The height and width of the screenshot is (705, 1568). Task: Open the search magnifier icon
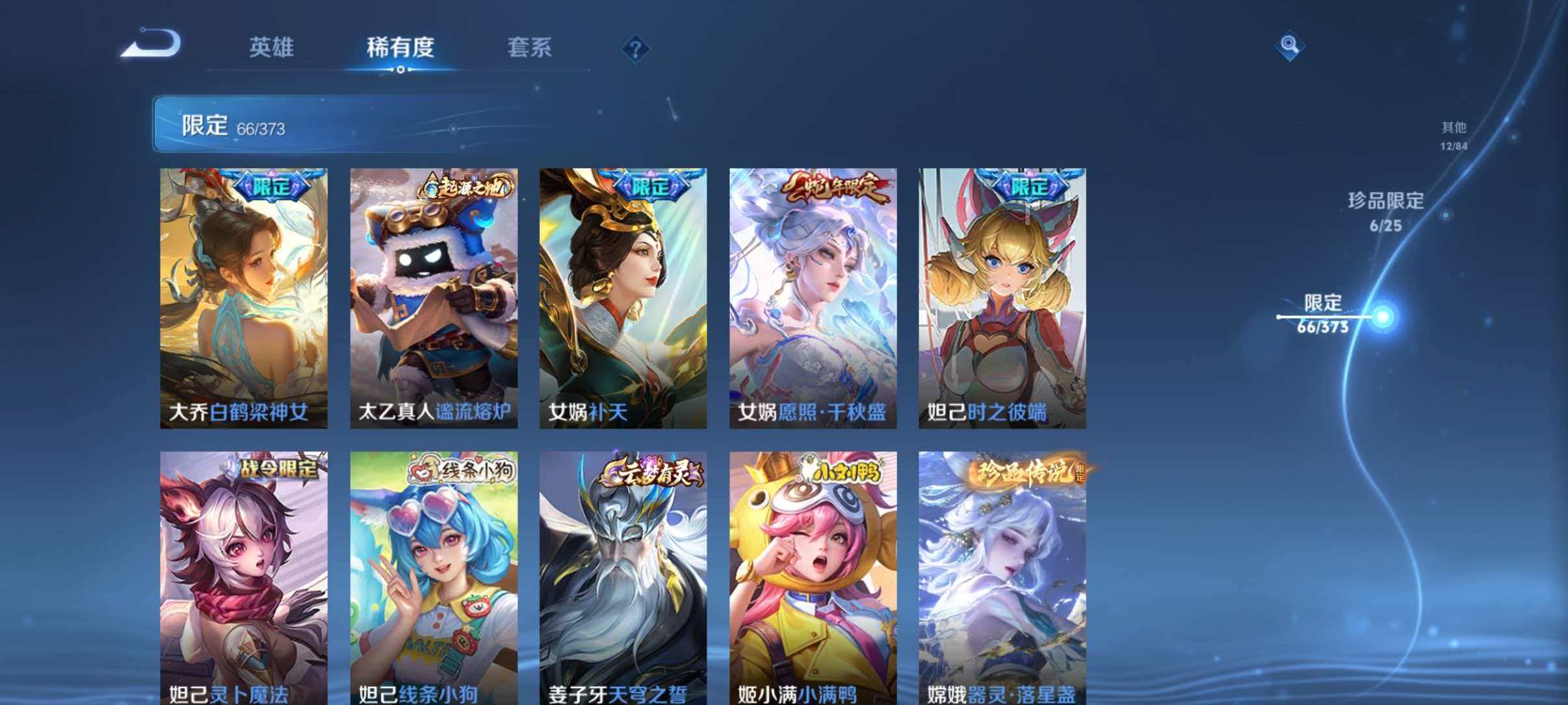[1288, 47]
